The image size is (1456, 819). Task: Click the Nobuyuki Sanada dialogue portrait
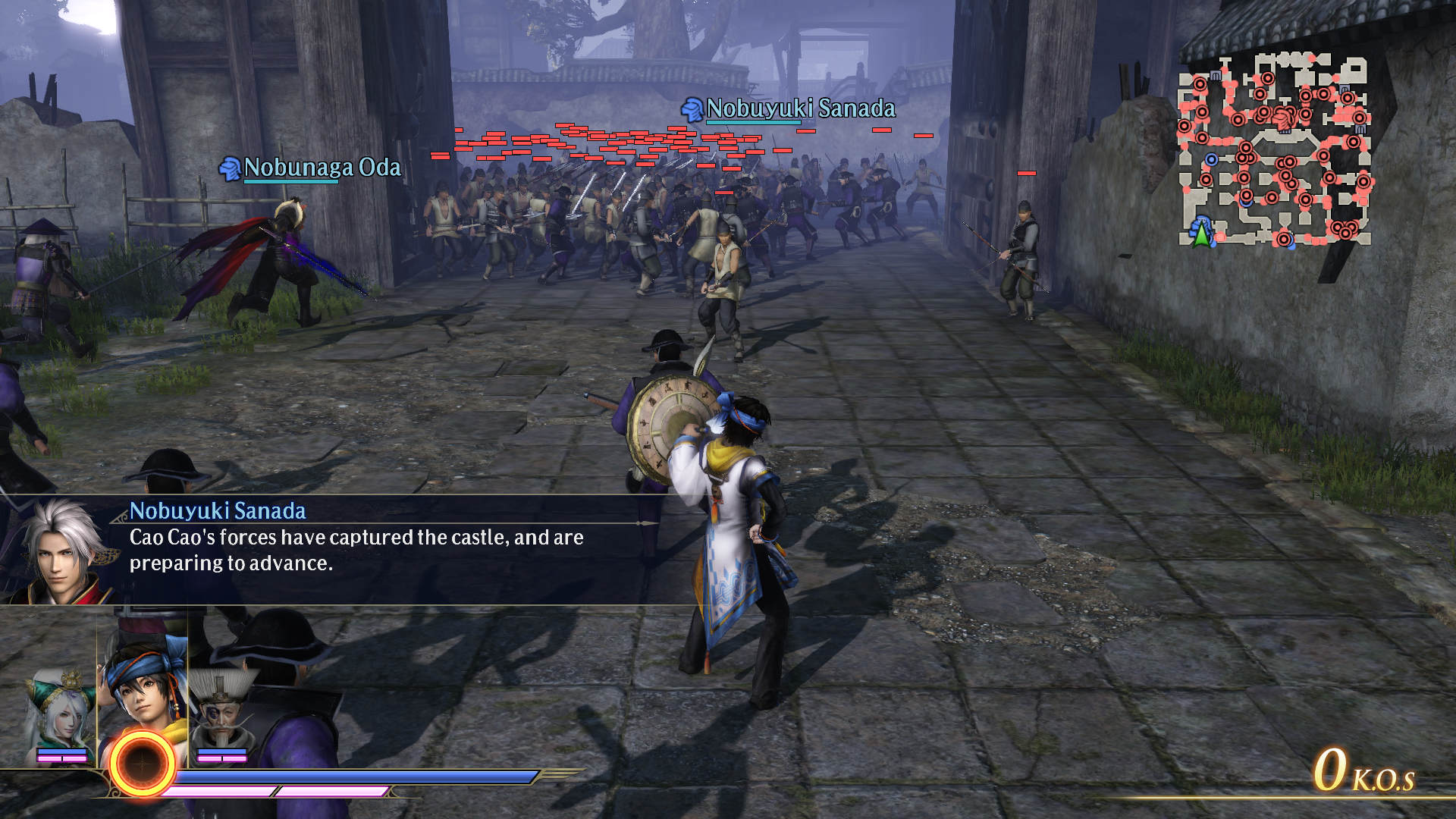(x=59, y=550)
